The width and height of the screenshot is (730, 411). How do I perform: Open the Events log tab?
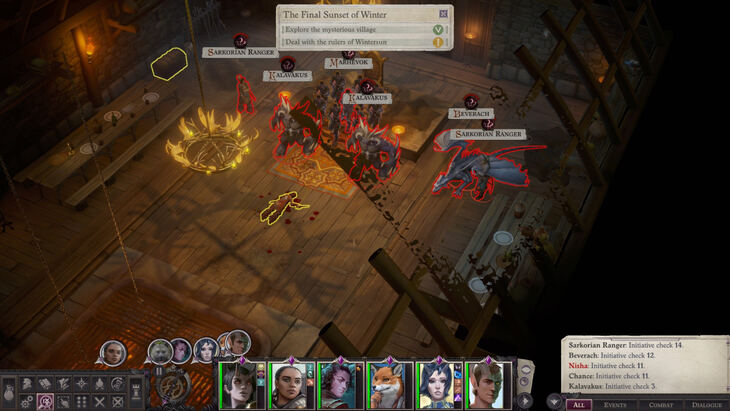tap(617, 404)
